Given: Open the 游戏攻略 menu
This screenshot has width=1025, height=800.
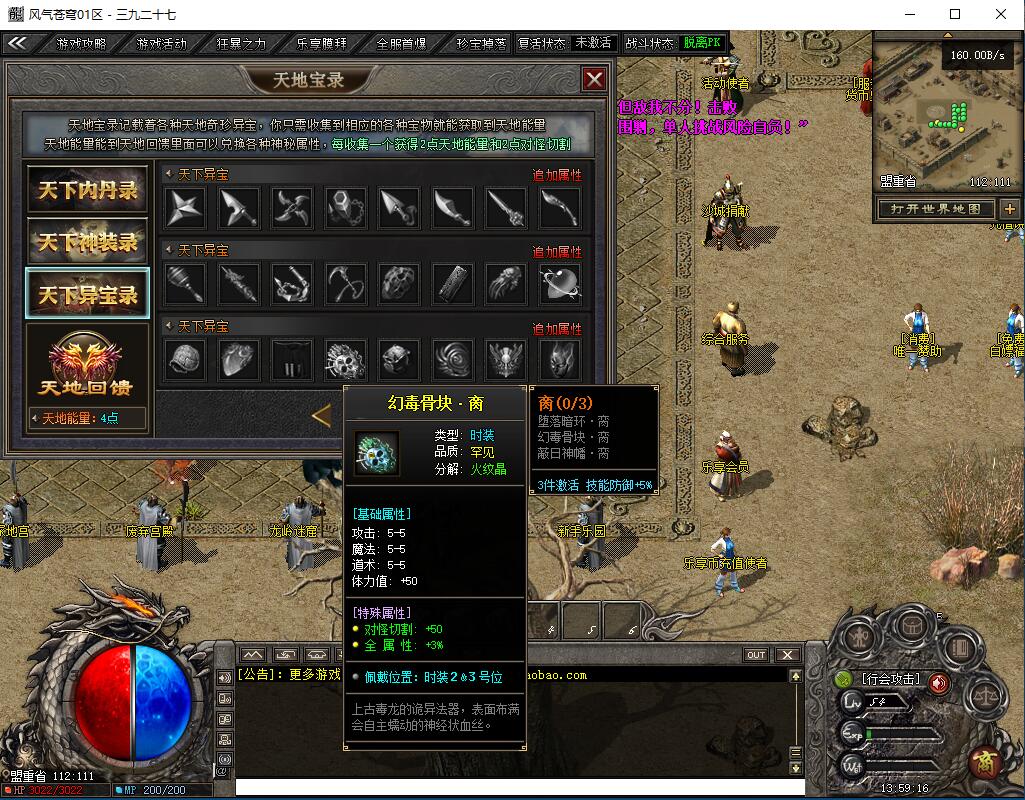Looking at the screenshot, I should [80, 44].
